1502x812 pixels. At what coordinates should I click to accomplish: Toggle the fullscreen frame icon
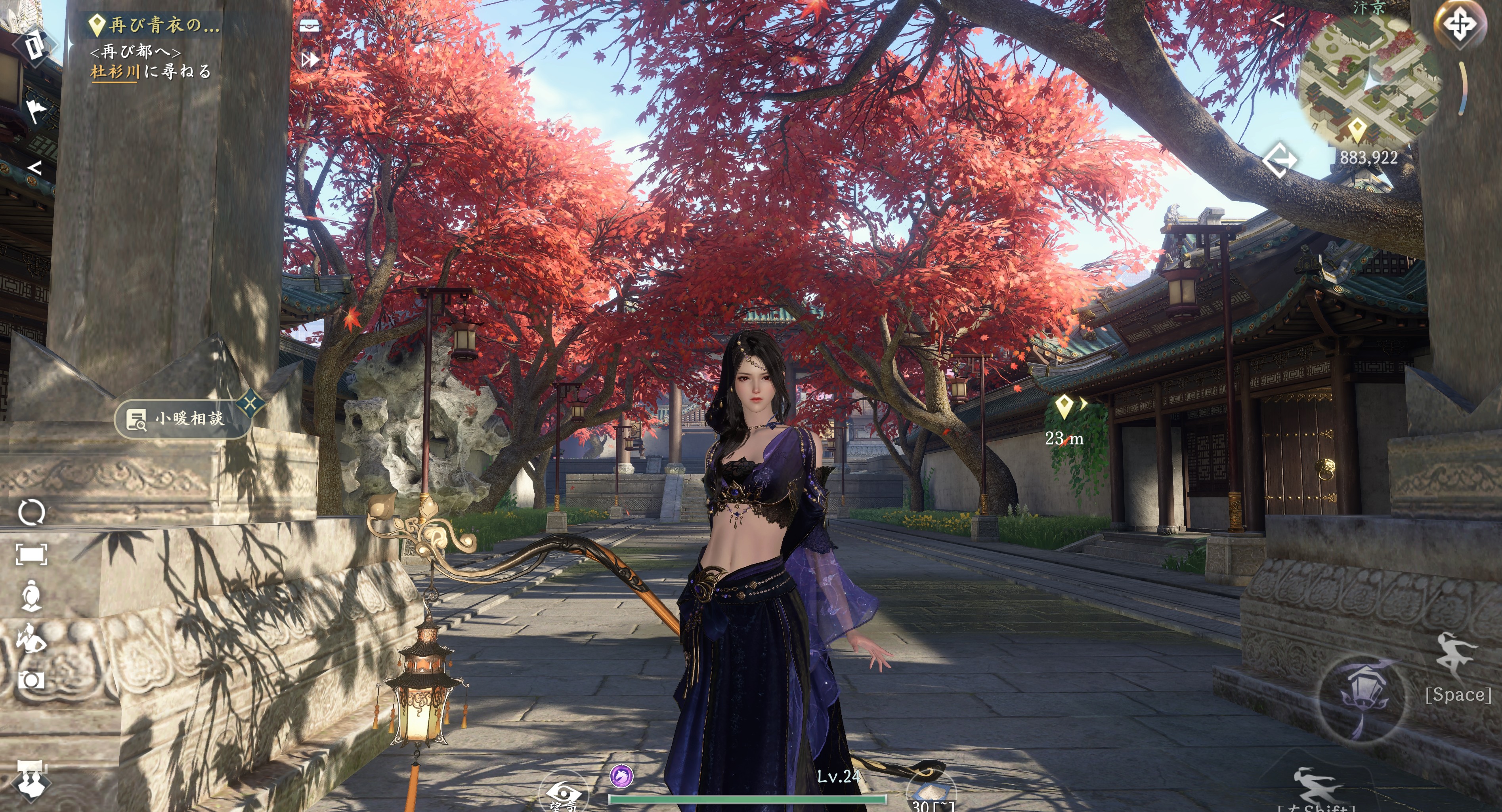(x=31, y=555)
